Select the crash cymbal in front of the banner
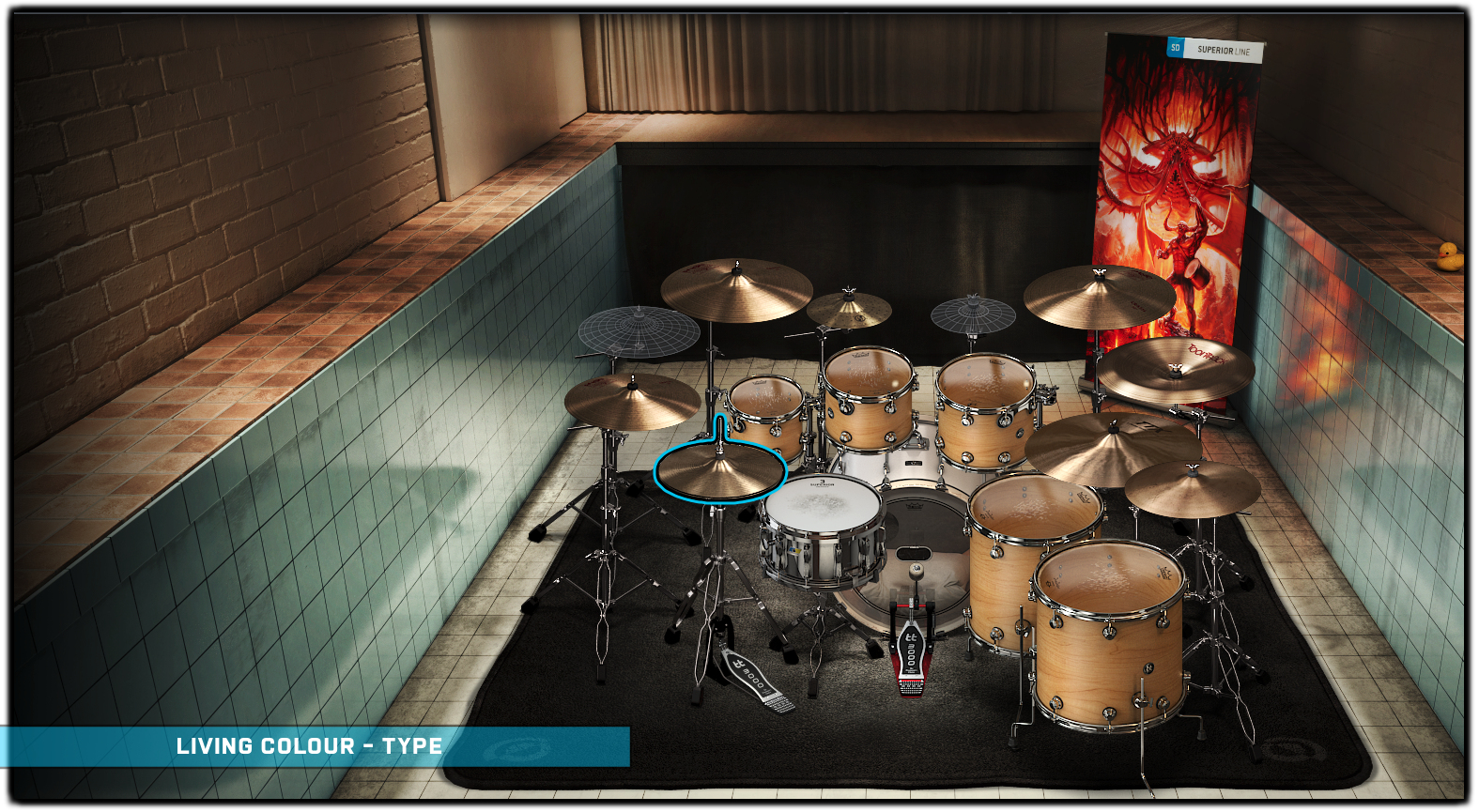1479x812 pixels. [1099, 295]
